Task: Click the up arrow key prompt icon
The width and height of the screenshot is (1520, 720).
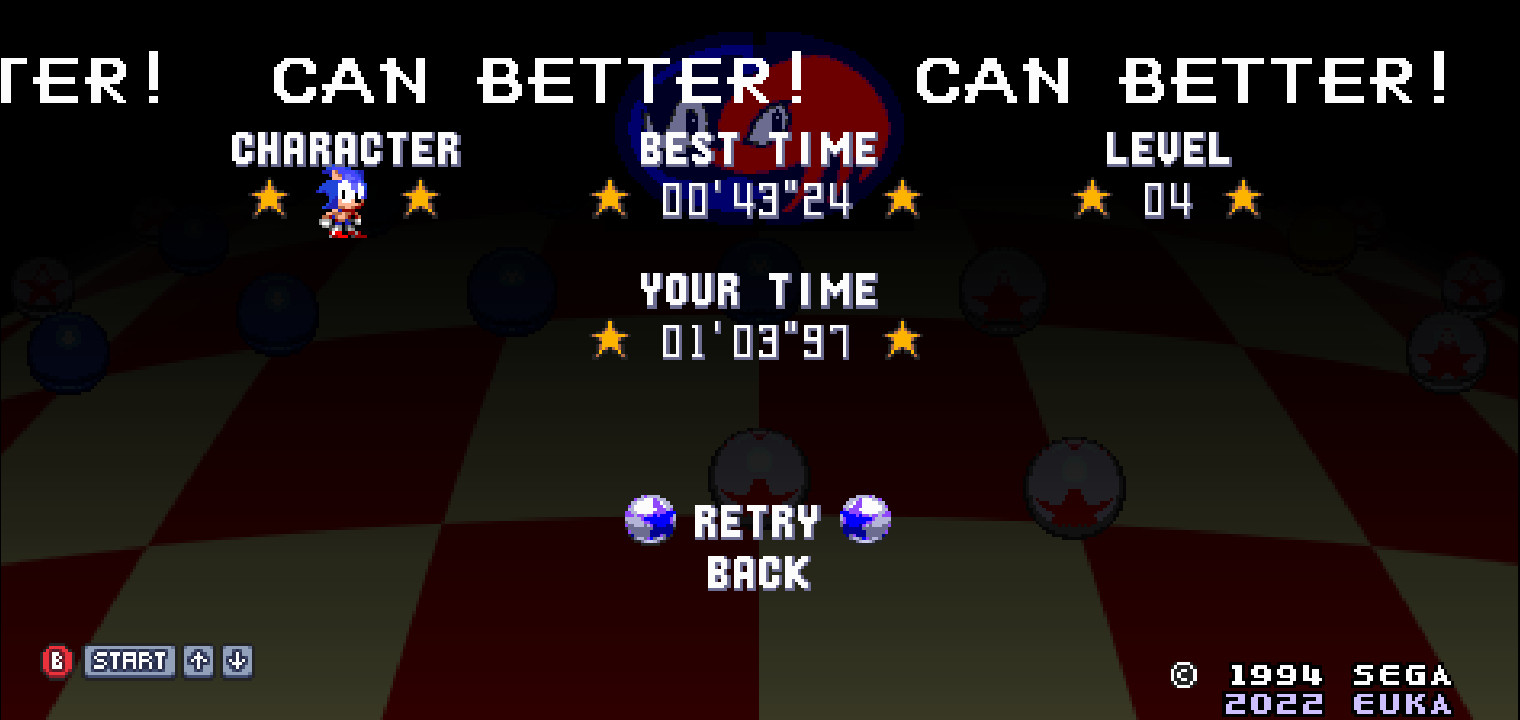Action: click(196, 662)
